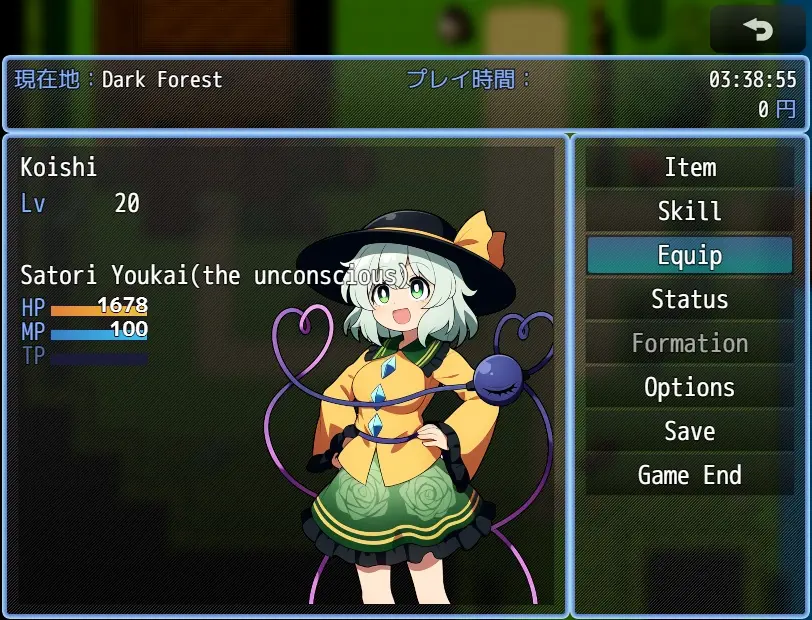Show the Status screen
The height and width of the screenshot is (620, 812).
click(x=690, y=299)
